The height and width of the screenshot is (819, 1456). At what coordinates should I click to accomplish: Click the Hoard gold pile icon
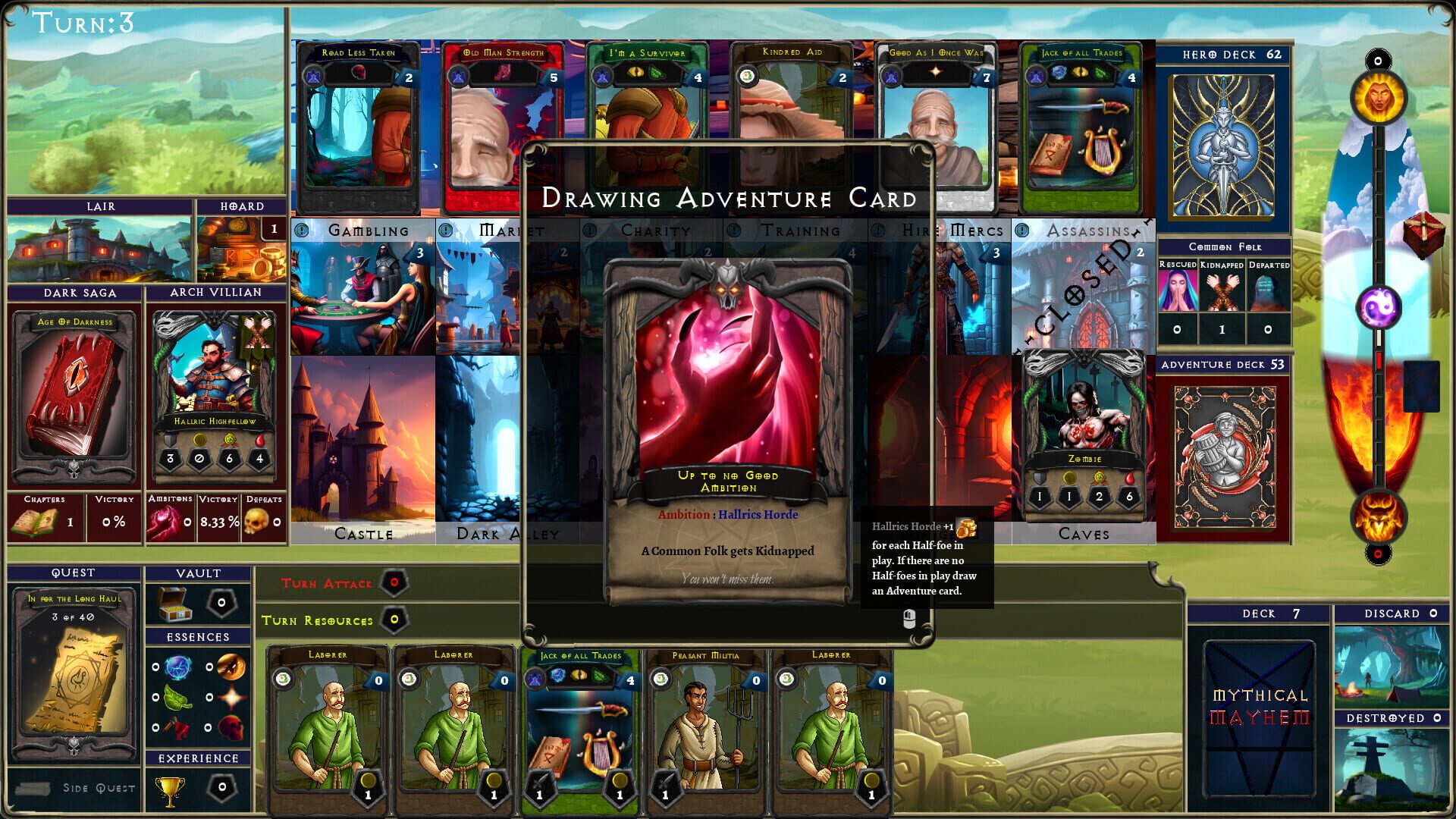tap(241, 248)
